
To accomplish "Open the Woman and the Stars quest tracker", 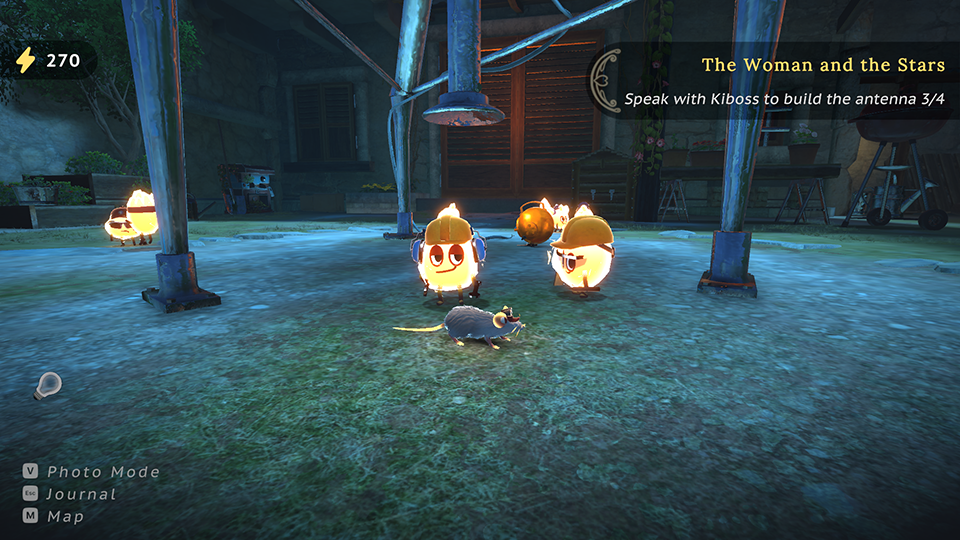I will [822, 66].
